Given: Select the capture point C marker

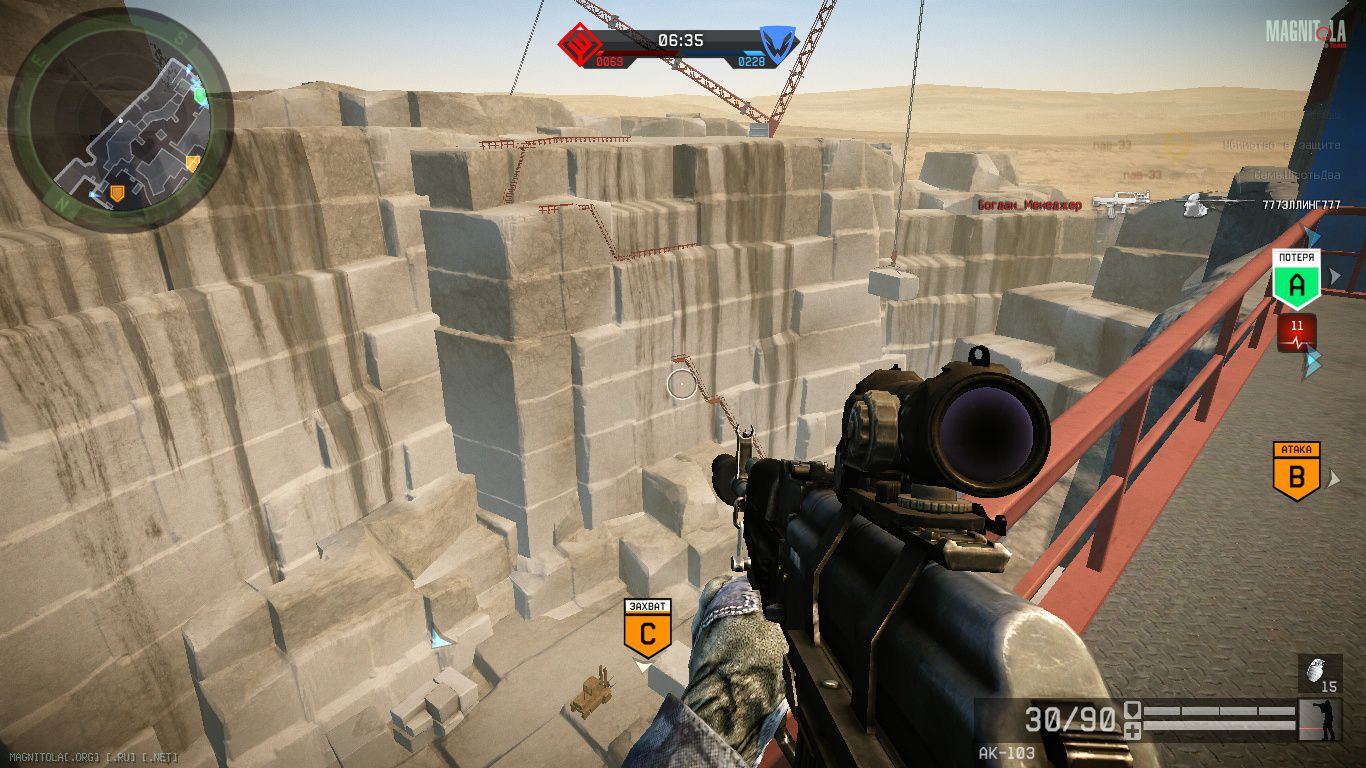Looking at the screenshot, I should click(647, 632).
